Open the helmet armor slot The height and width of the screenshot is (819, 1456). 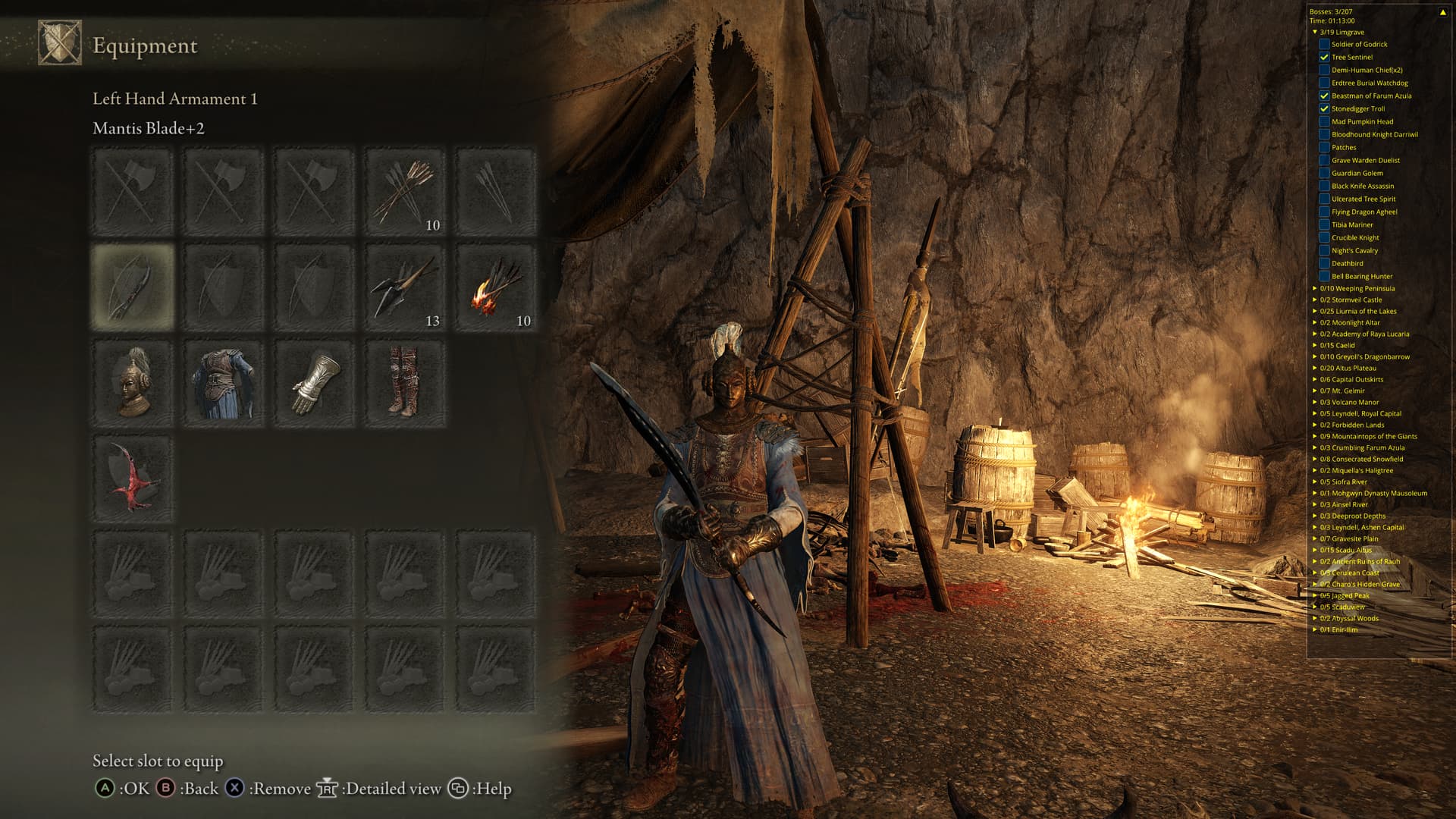133,383
